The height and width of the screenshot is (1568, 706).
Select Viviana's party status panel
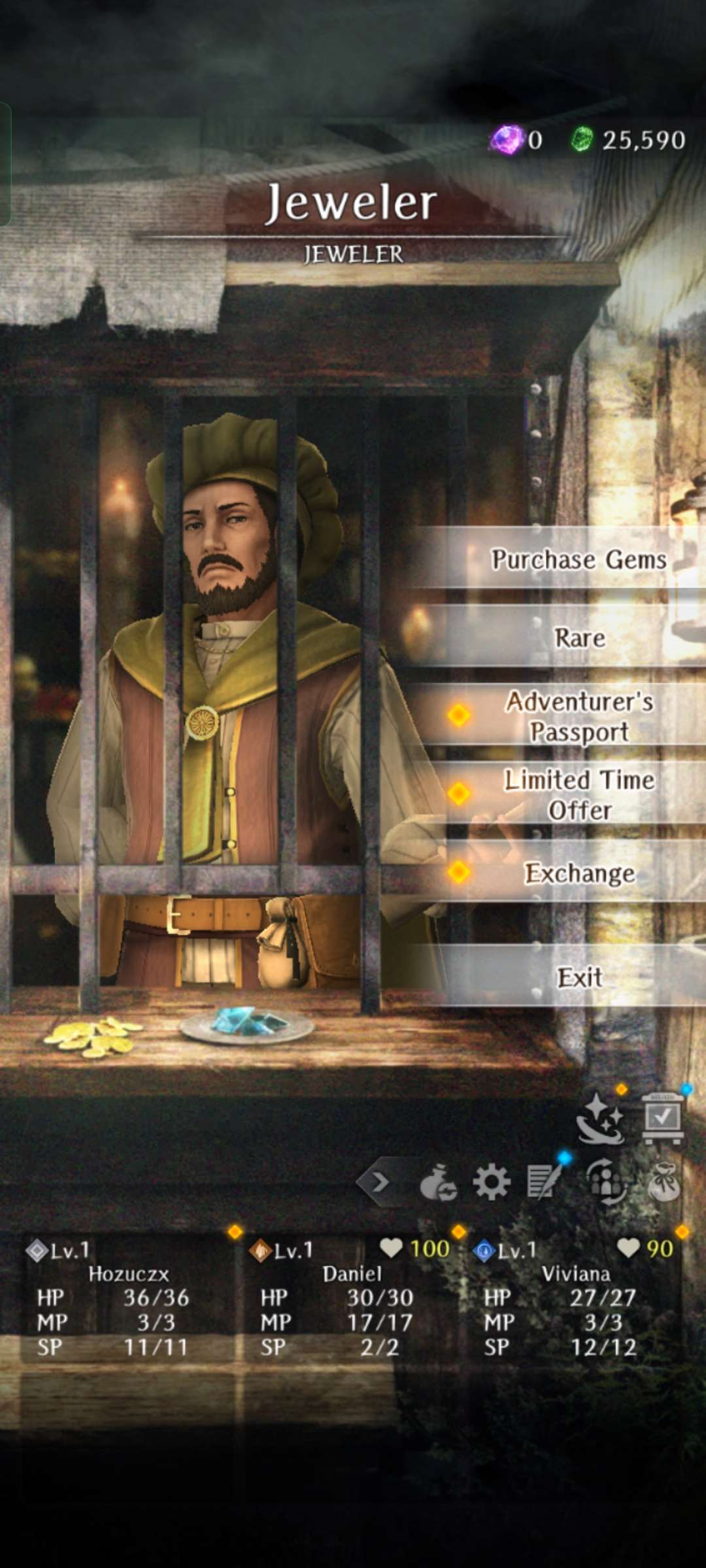[x=575, y=1298]
